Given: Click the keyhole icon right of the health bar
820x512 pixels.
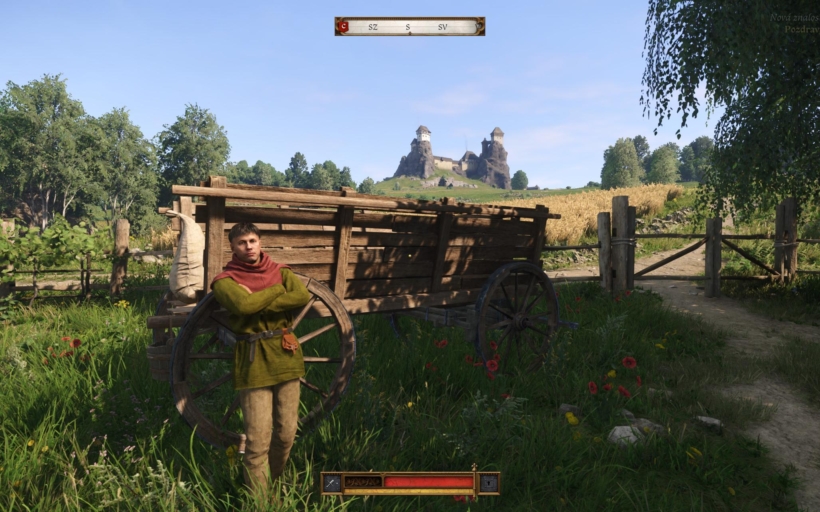Looking at the screenshot, I should [x=487, y=483].
